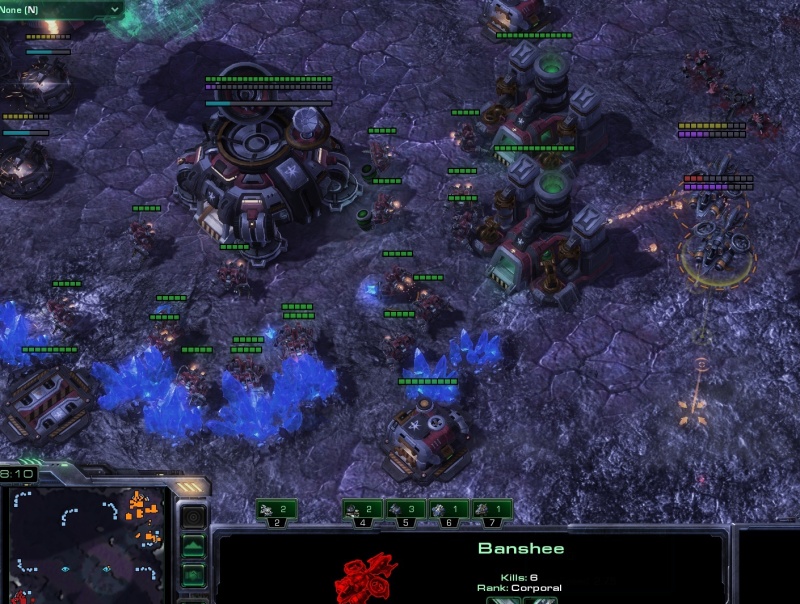Screen dimensions: 800x604
Task: Select control group 4
Action: click(363, 510)
